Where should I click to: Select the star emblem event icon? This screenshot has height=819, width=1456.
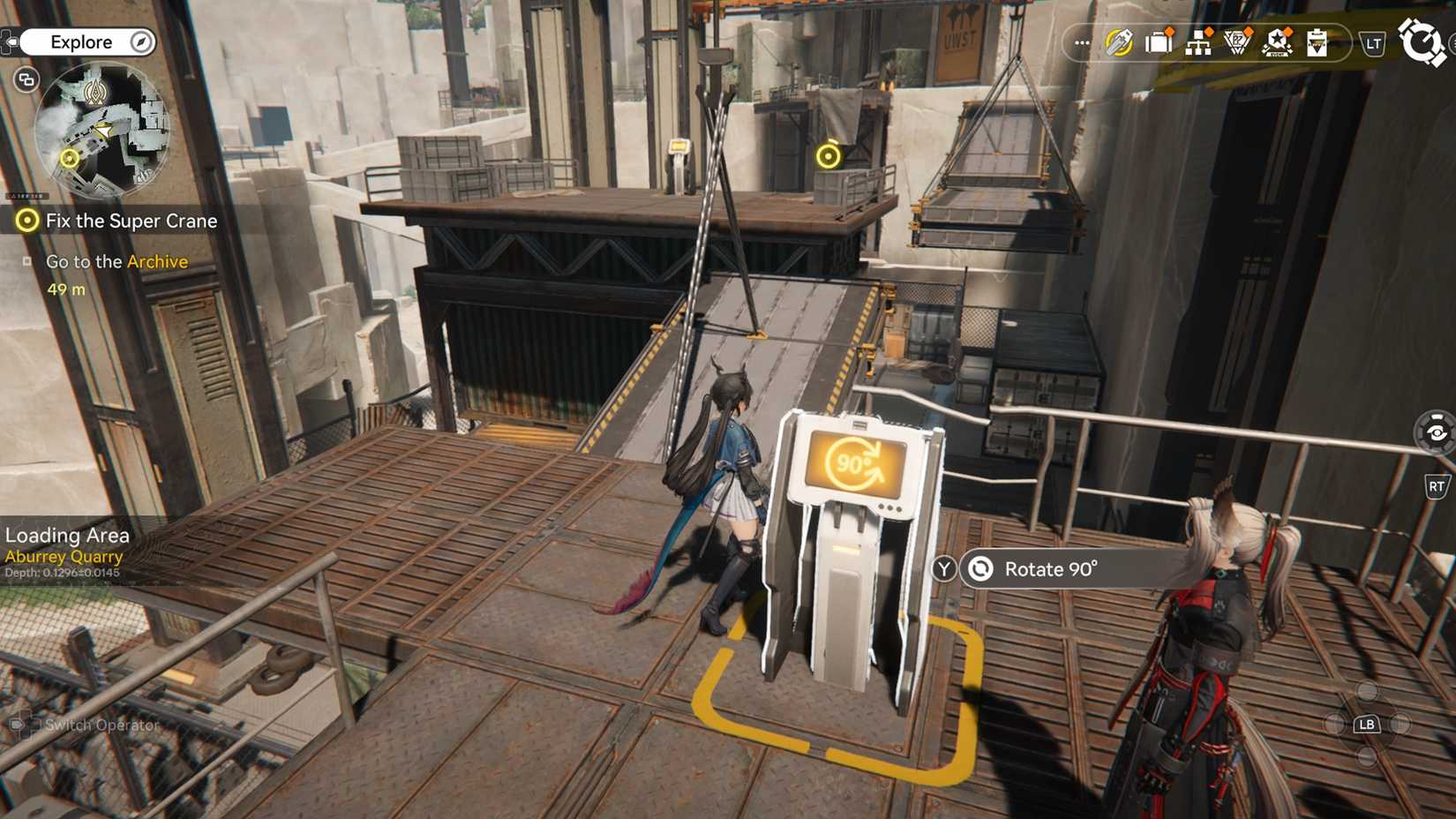(1280, 41)
